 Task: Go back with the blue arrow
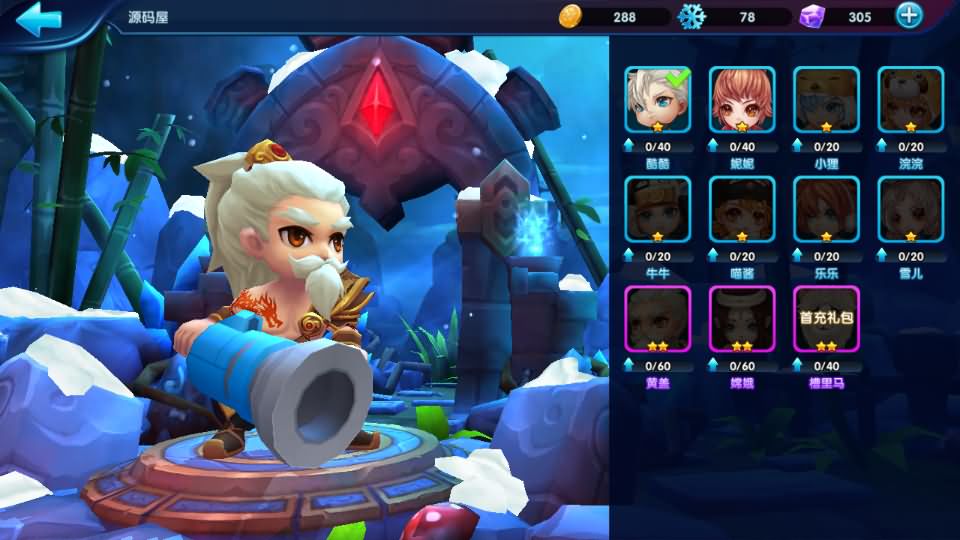(x=40, y=18)
